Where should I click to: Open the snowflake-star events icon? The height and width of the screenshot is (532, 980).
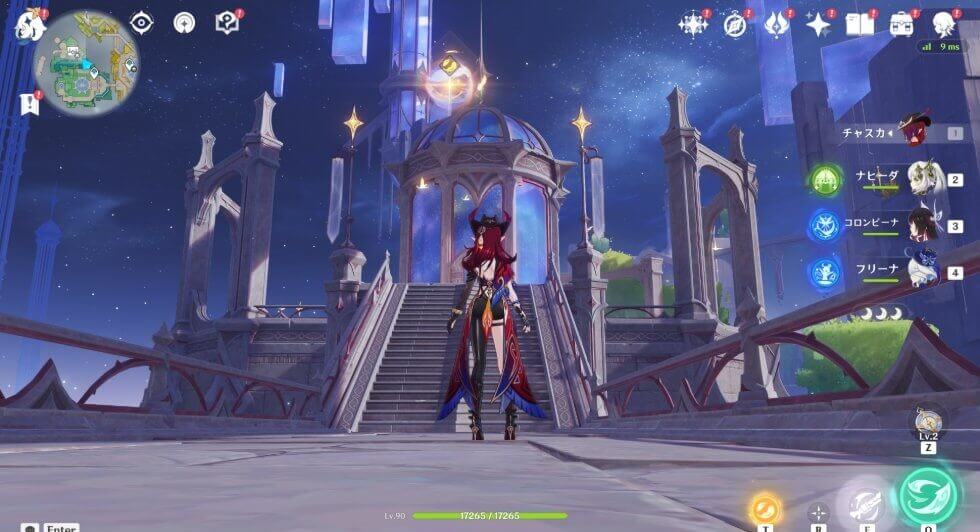point(693,25)
